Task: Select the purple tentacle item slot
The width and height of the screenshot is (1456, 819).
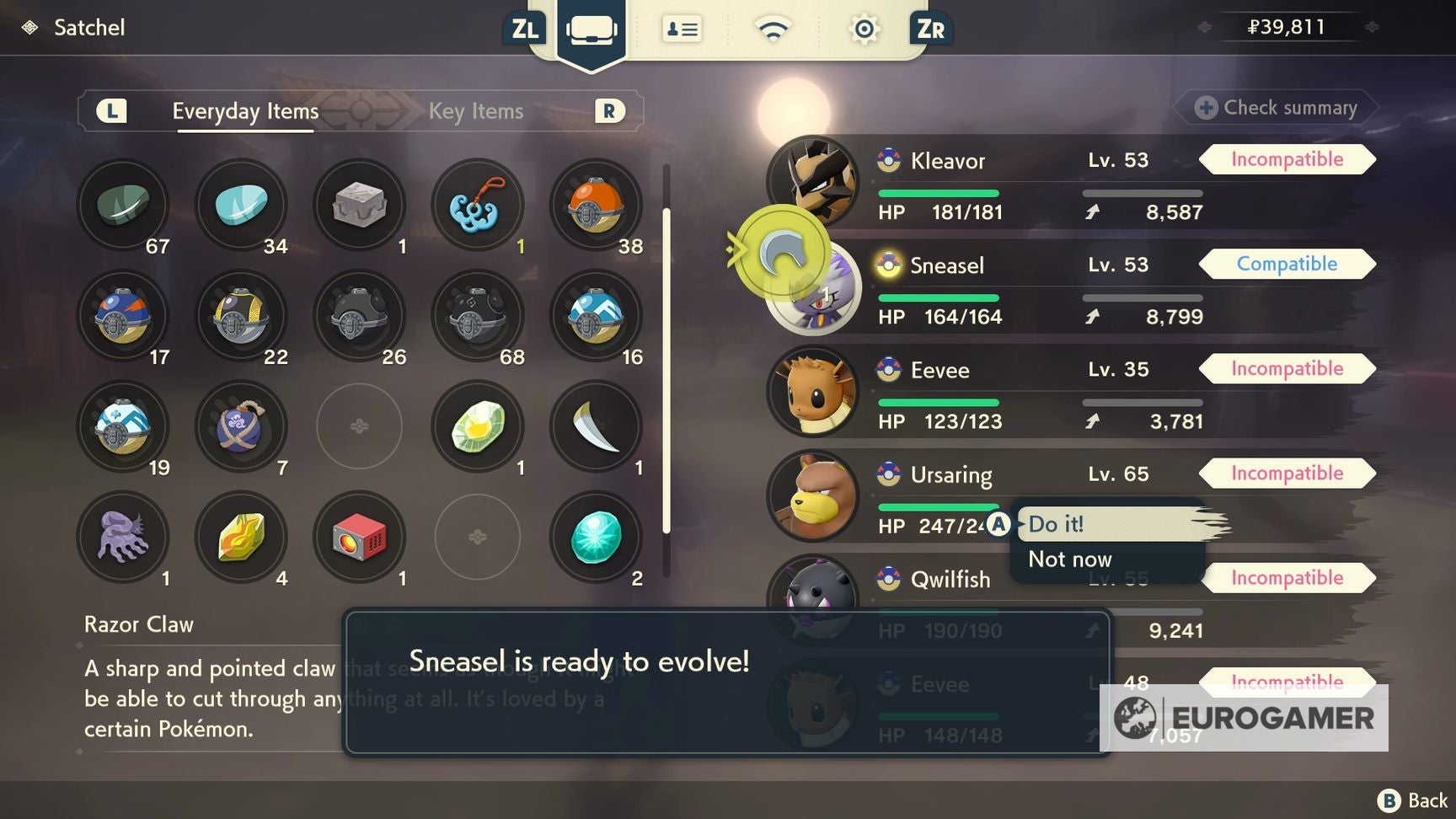Action: coord(124,537)
